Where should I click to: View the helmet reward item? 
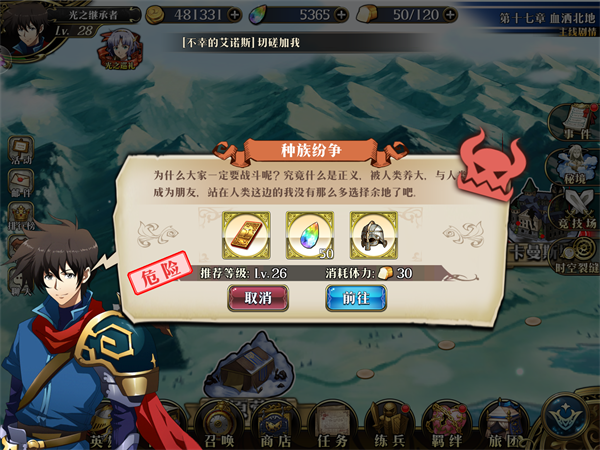tap(372, 236)
